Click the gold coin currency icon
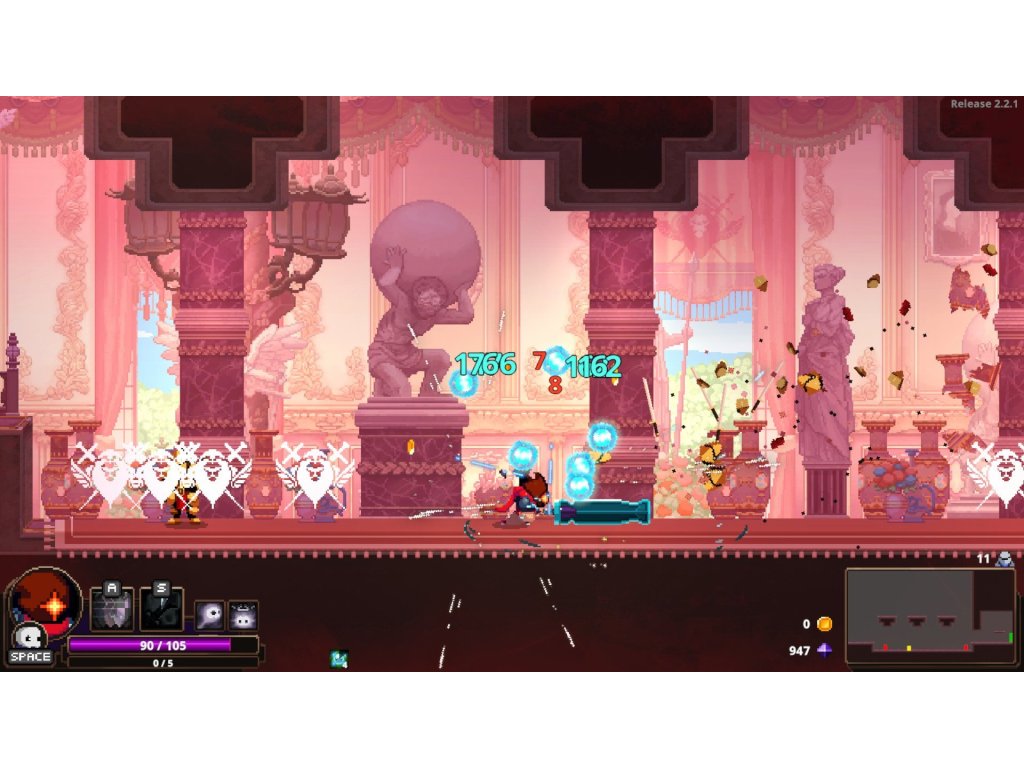The image size is (1024, 768). tap(824, 624)
